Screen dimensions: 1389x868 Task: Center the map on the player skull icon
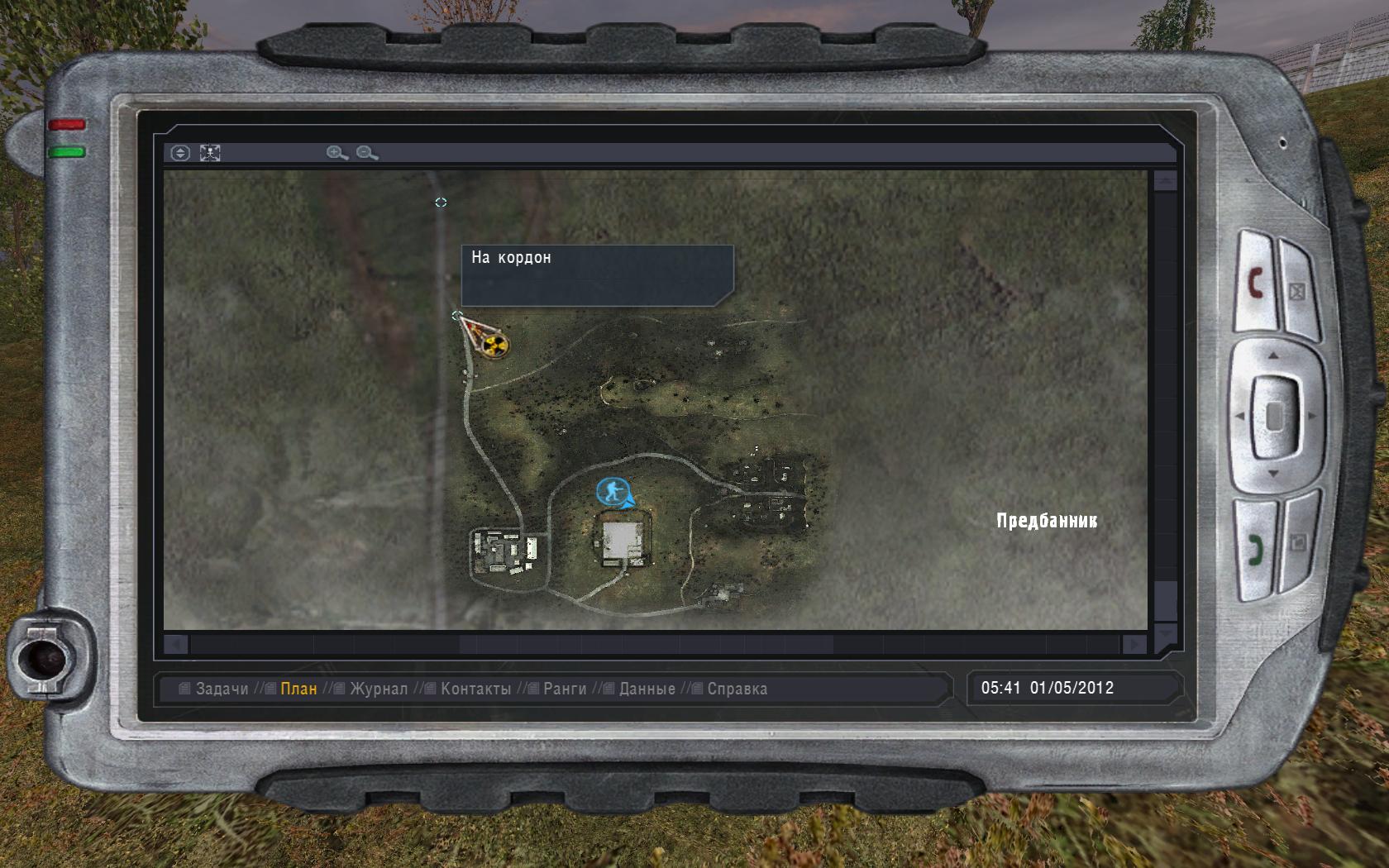209,153
